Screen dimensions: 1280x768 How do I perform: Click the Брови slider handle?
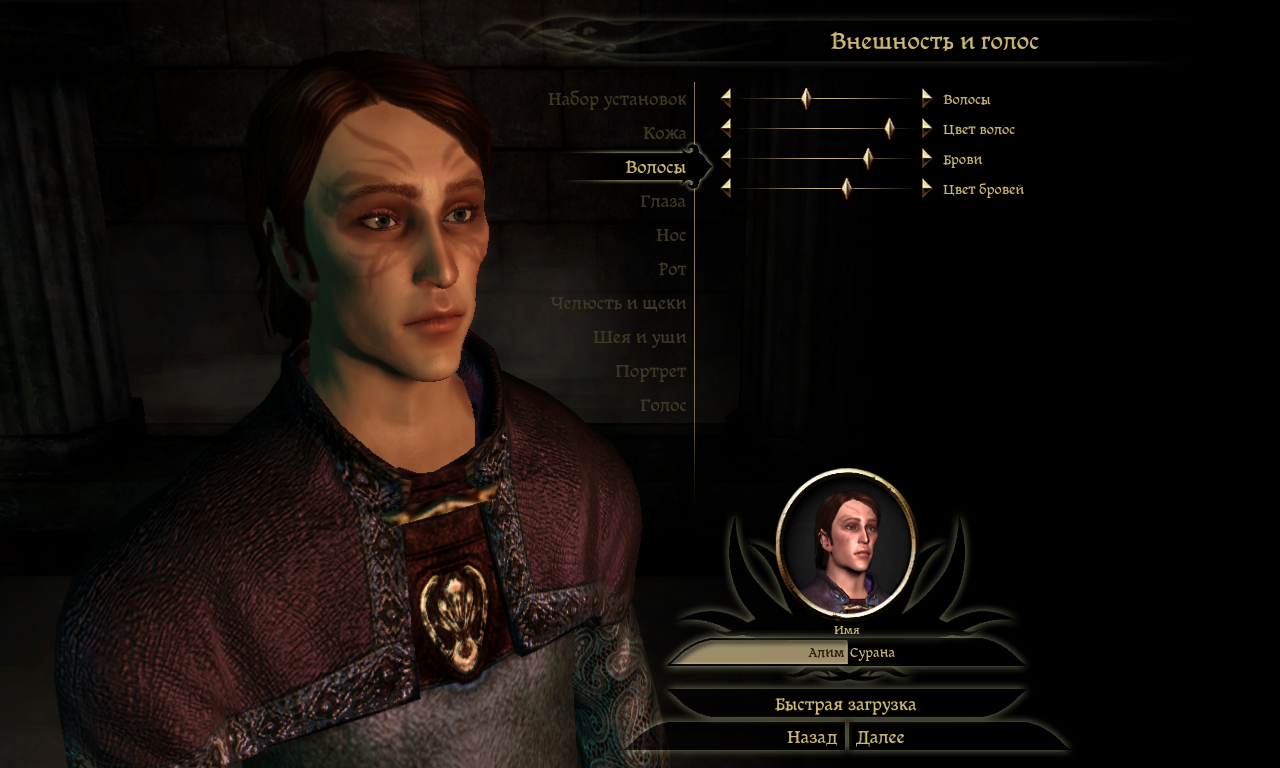[868, 158]
